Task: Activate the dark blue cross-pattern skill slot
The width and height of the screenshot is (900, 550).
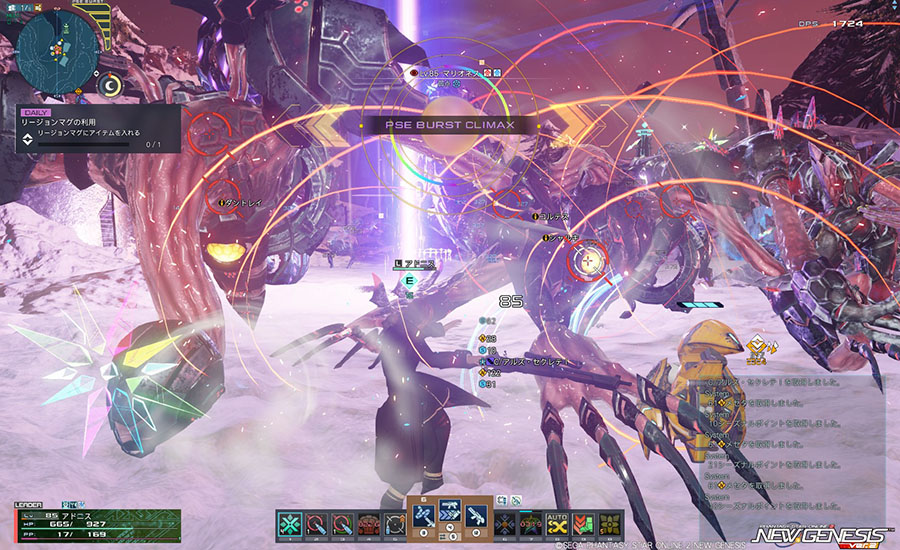Action: pos(506,522)
